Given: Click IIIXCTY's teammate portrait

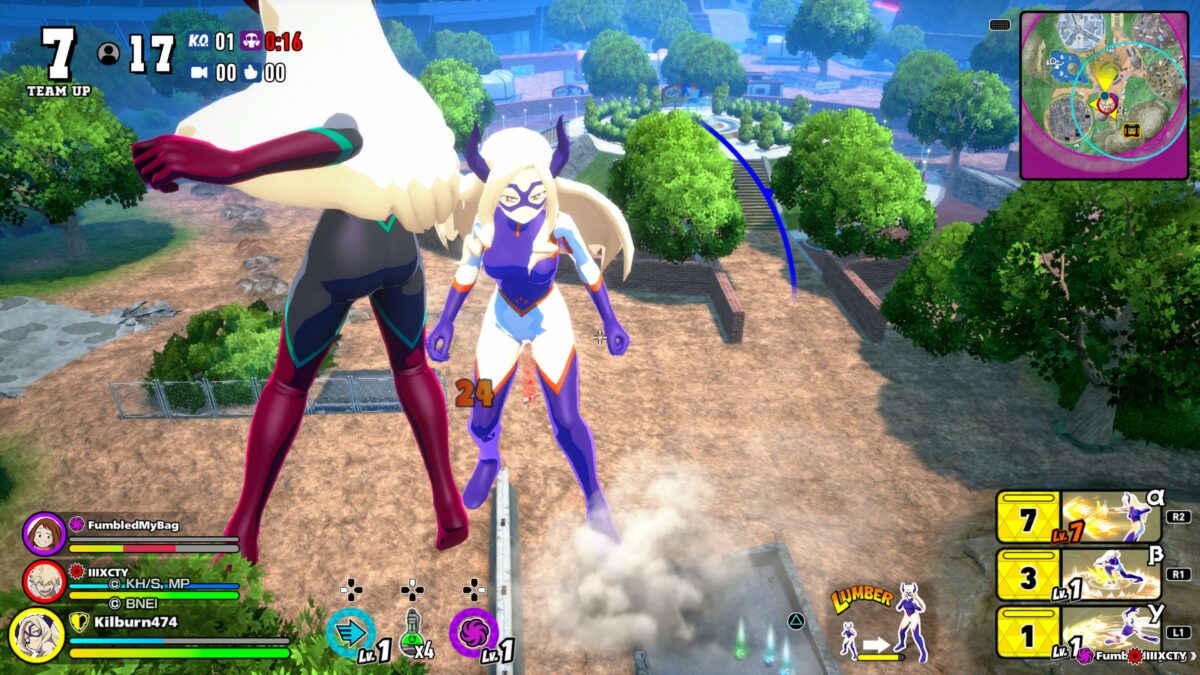Looking at the screenshot, I should click(43, 581).
